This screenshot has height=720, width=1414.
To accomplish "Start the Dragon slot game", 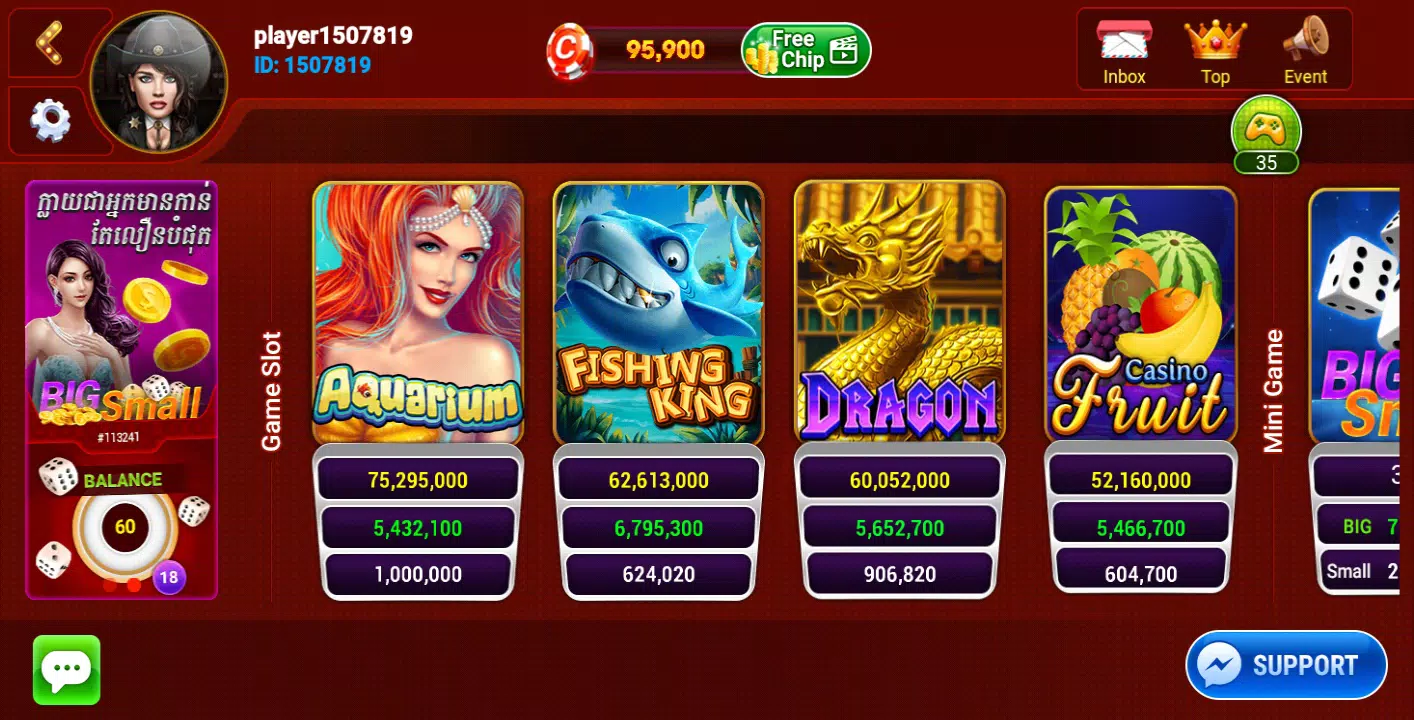I will pyautogui.click(x=899, y=314).
